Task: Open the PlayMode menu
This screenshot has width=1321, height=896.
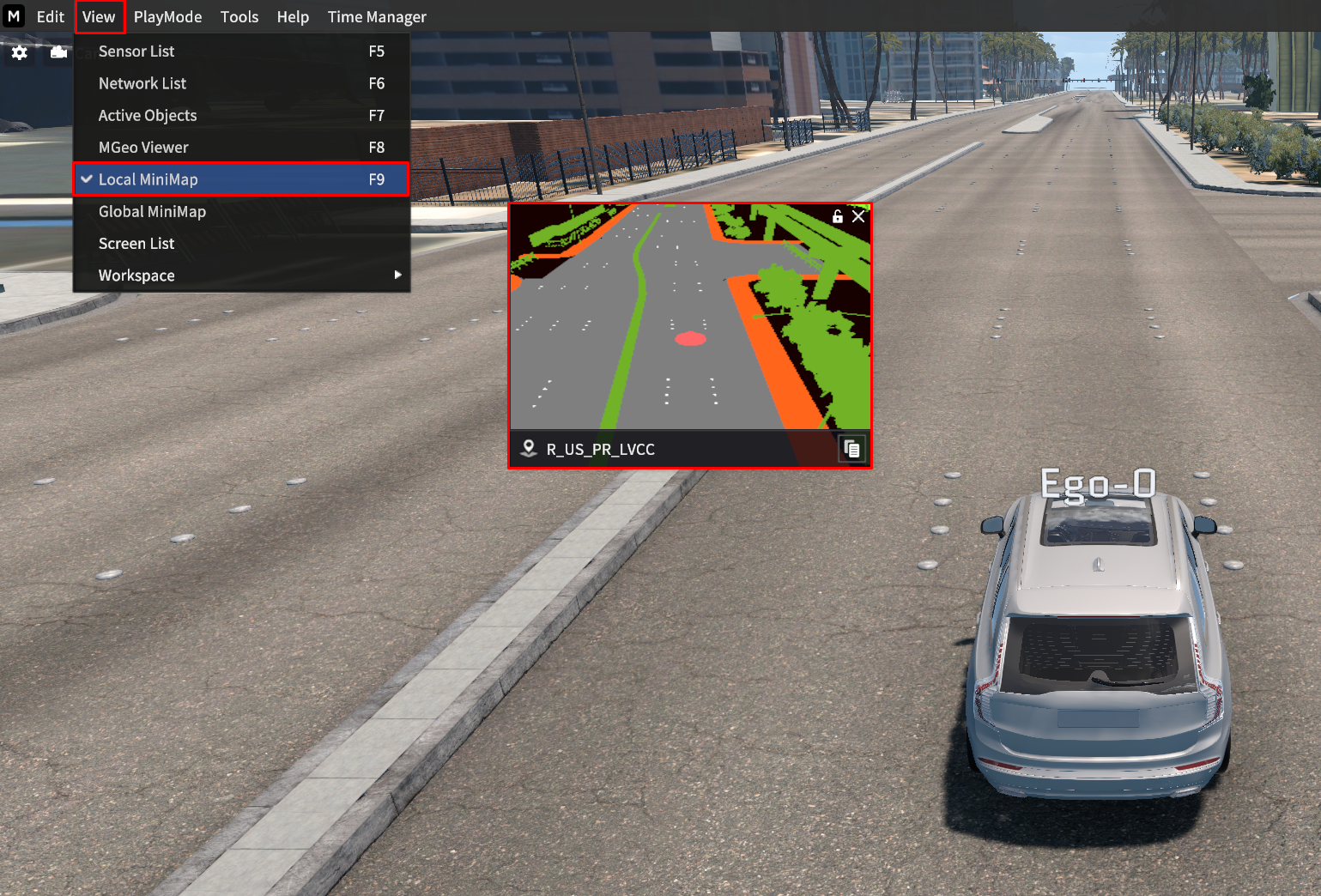Action: 167,17
